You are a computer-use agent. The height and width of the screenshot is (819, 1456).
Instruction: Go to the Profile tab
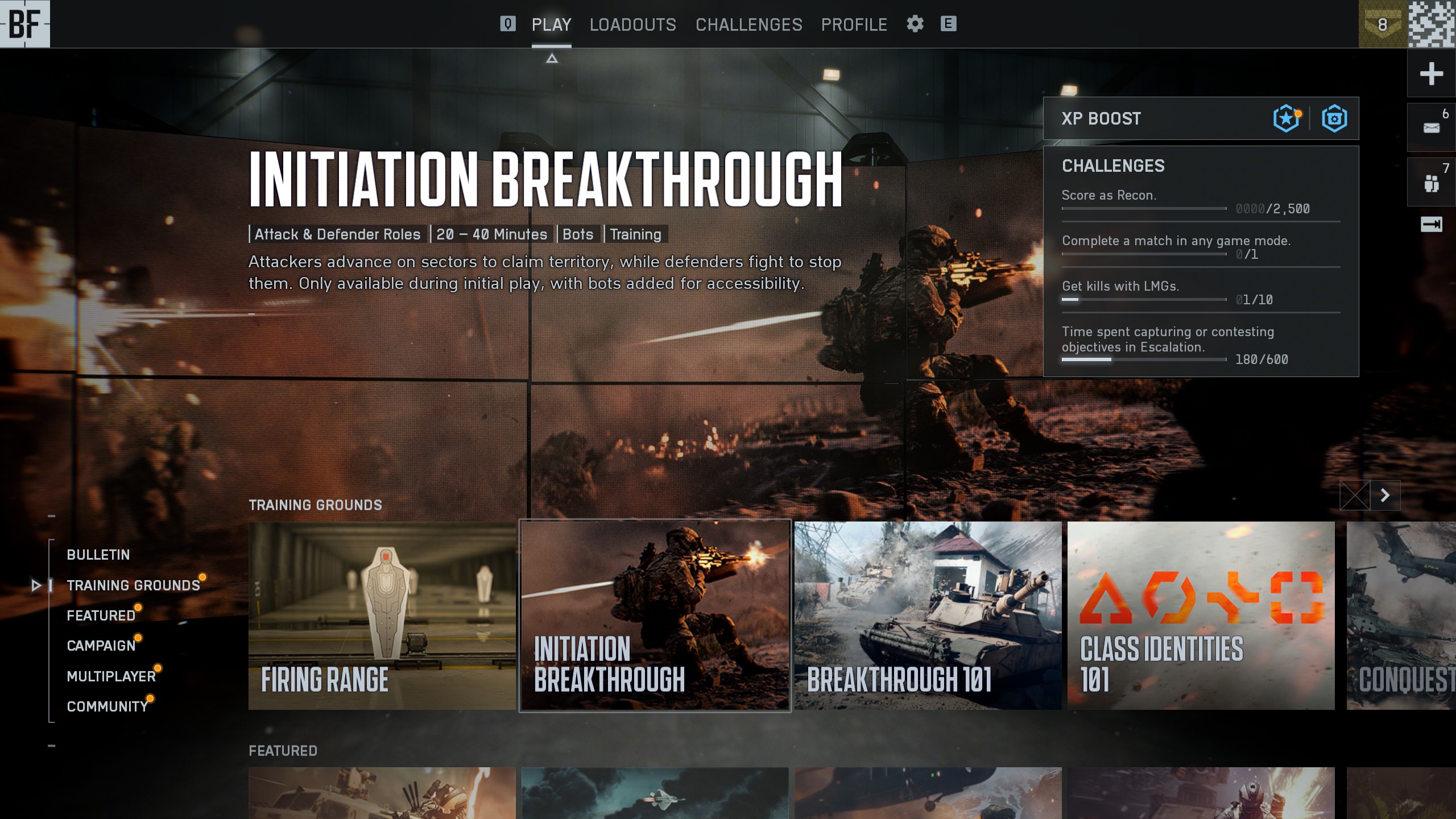854,24
